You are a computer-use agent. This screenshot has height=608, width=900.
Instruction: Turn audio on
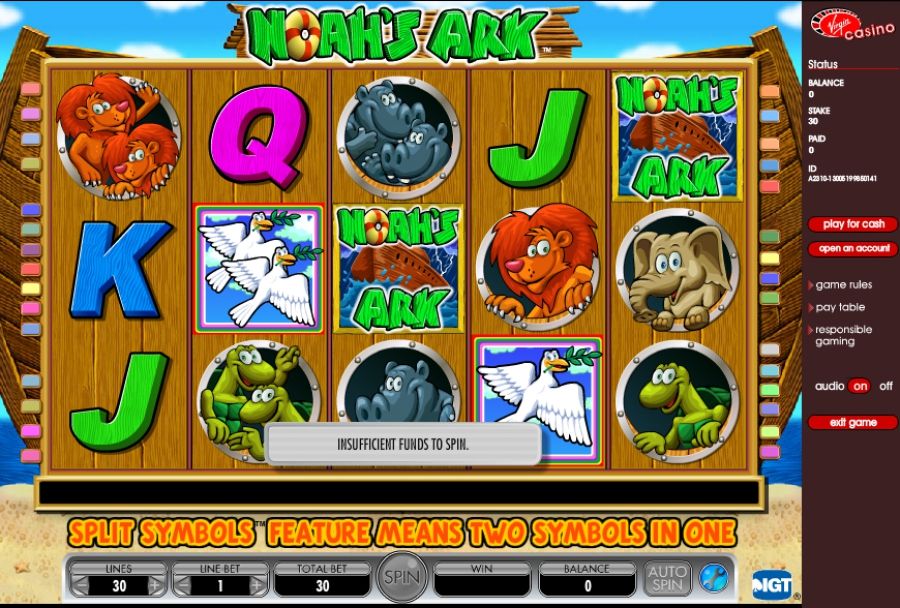coord(859,386)
